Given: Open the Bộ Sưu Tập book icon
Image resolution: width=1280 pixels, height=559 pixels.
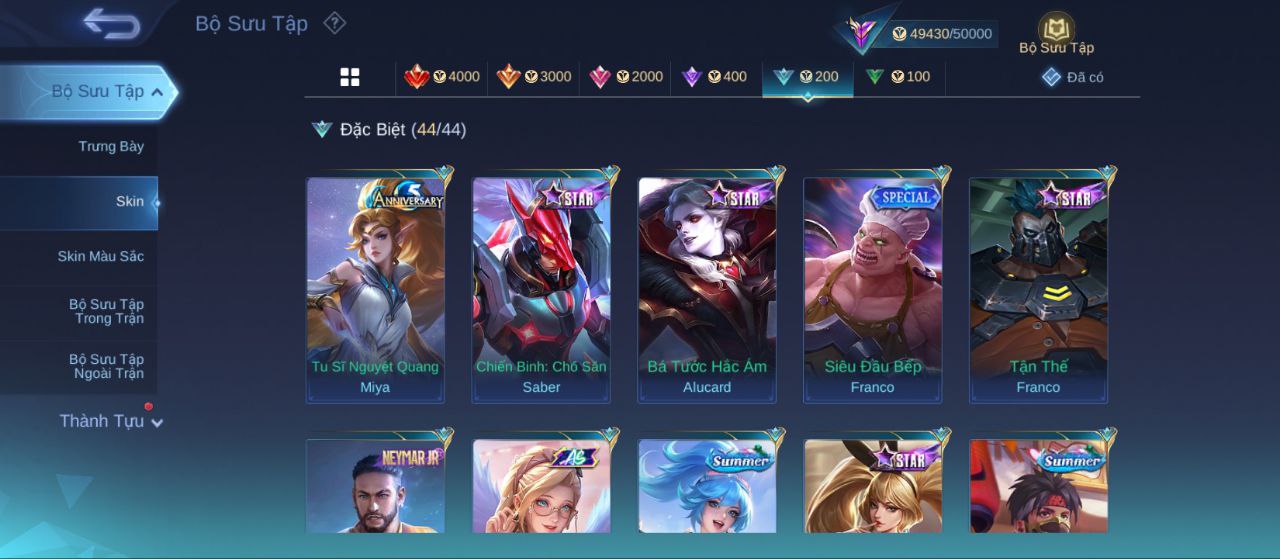Looking at the screenshot, I should (1056, 33).
